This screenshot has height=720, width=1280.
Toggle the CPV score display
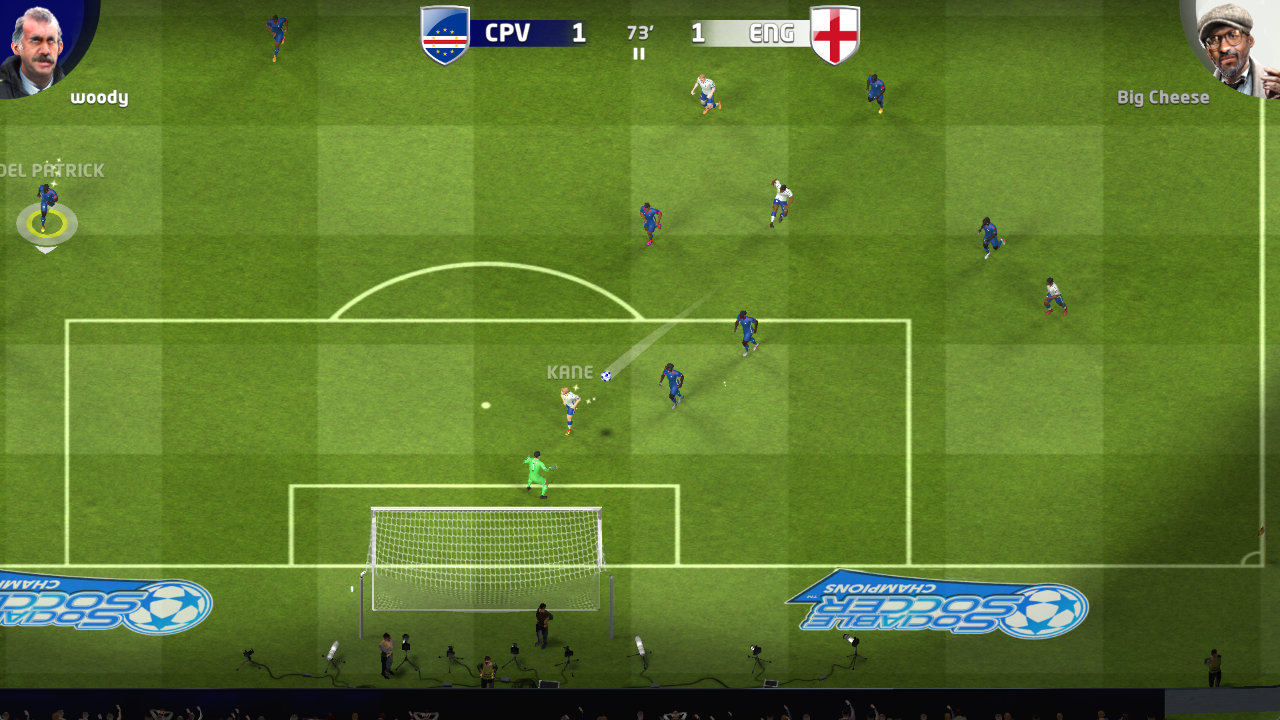point(577,32)
